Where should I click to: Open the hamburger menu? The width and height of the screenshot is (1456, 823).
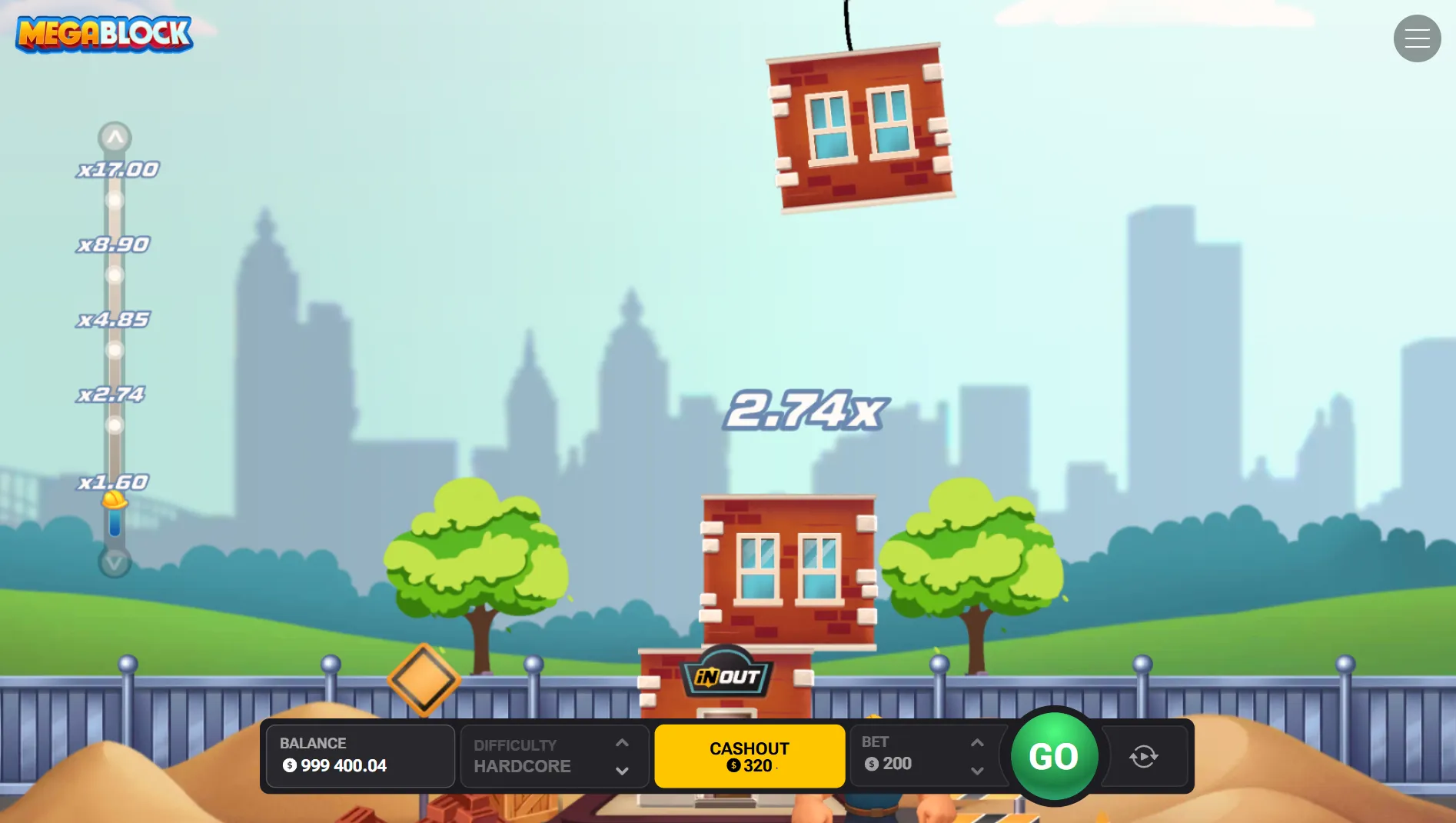point(1417,38)
